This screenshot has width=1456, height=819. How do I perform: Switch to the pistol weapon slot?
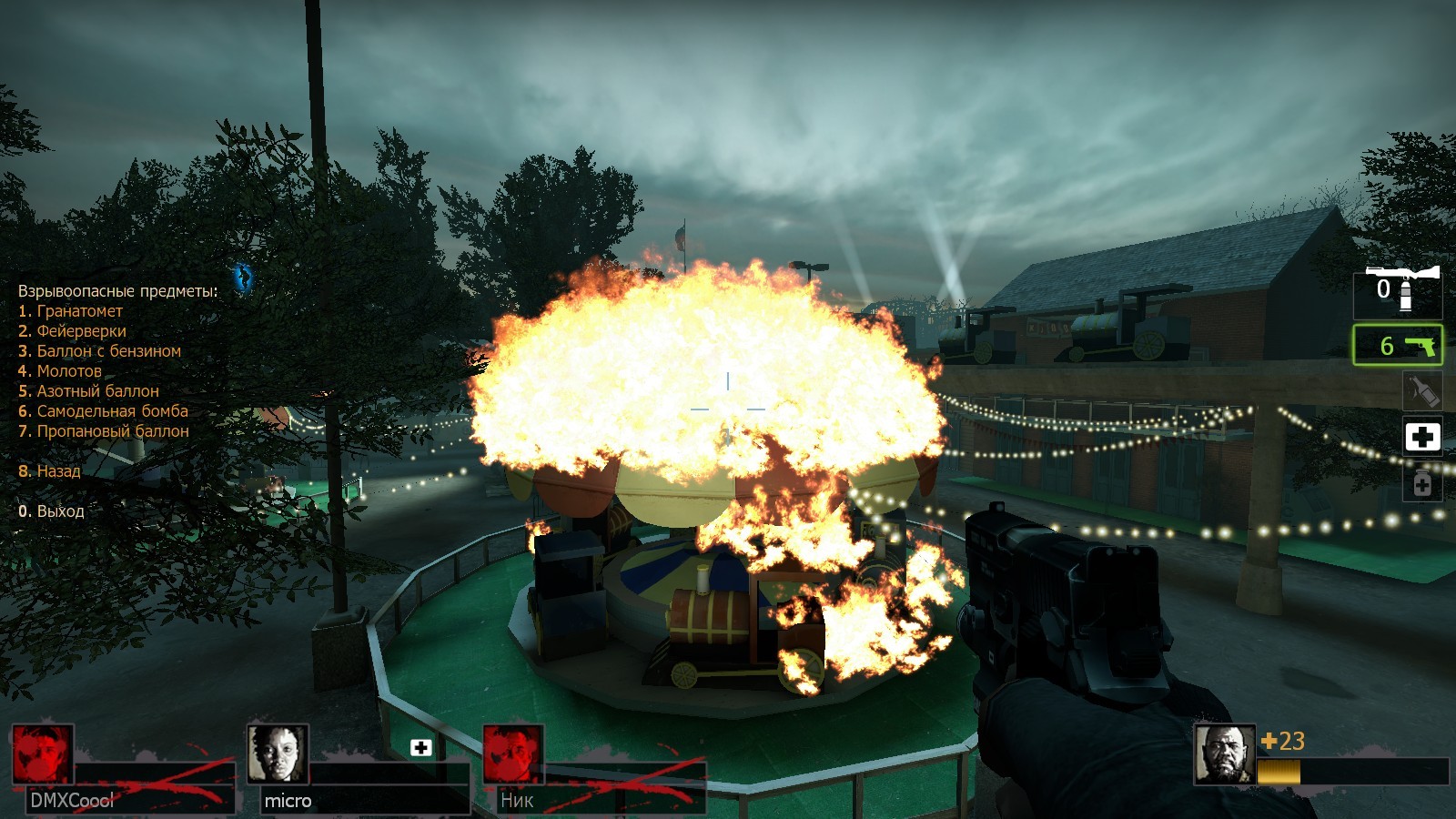pos(1398,346)
